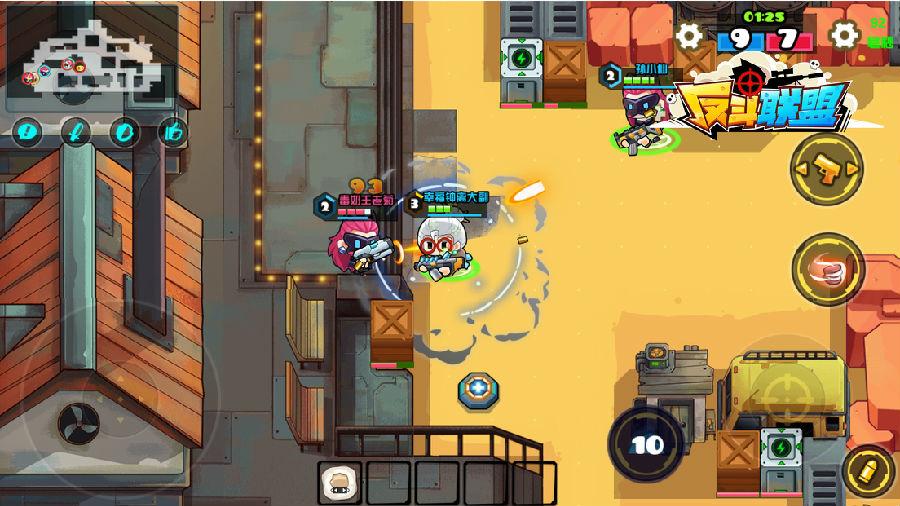Switch weapon with the golden pistol button
This screenshot has height=506, width=900.
pos(826,169)
